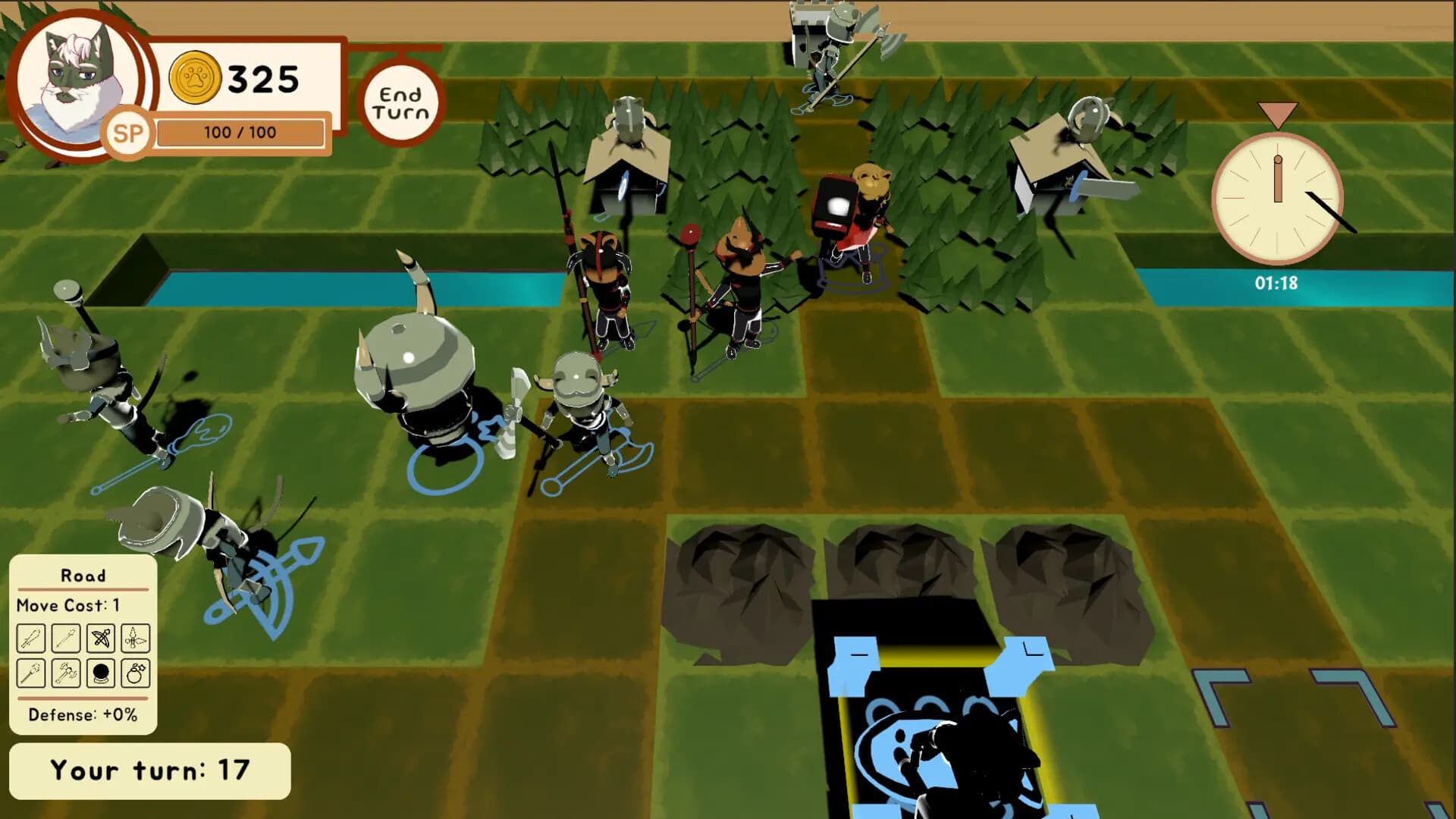This screenshot has width=1456, height=819.
Task: Select the throwing dagger icon
Action: (x=134, y=637)
